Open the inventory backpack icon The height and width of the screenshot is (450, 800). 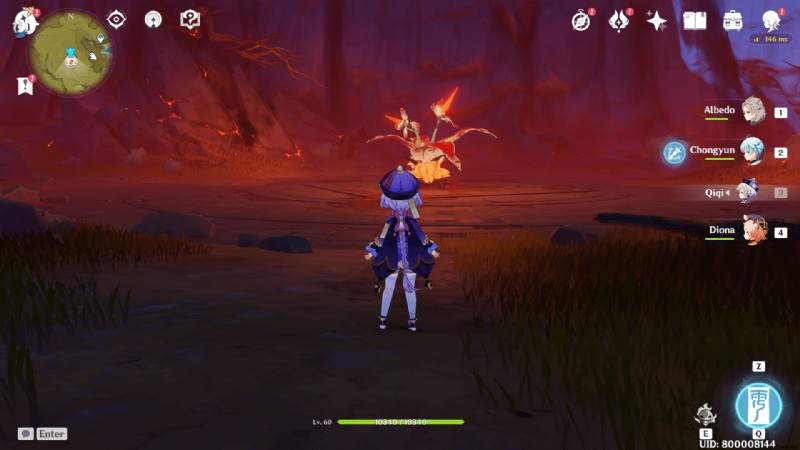[x=733, y=21]
